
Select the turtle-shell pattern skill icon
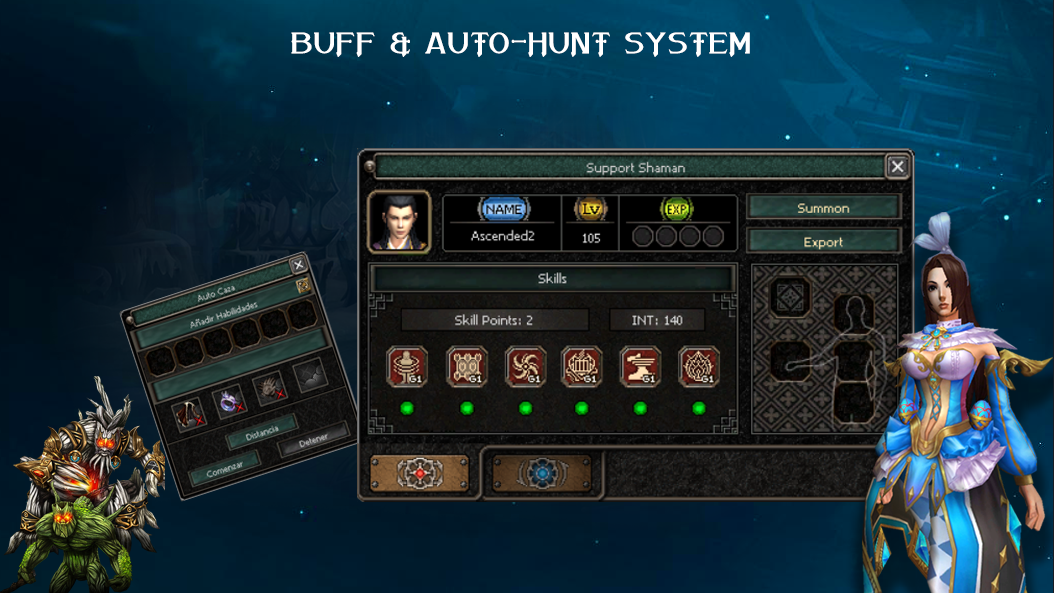(466, 367)
